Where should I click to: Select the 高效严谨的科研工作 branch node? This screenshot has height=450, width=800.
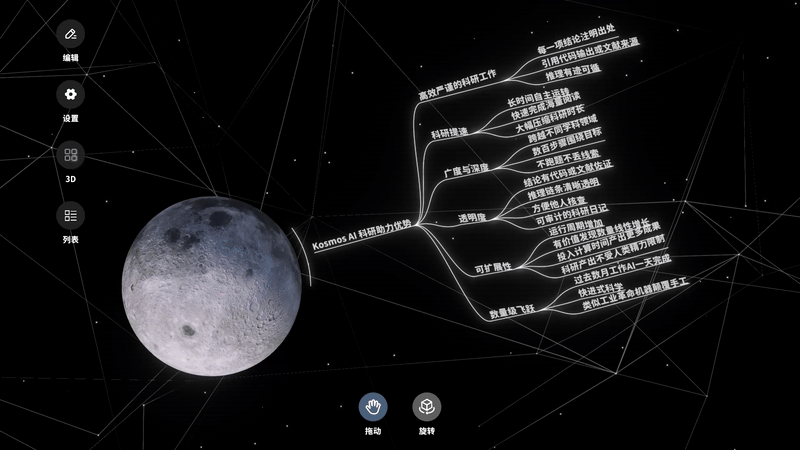coord(456,89)
